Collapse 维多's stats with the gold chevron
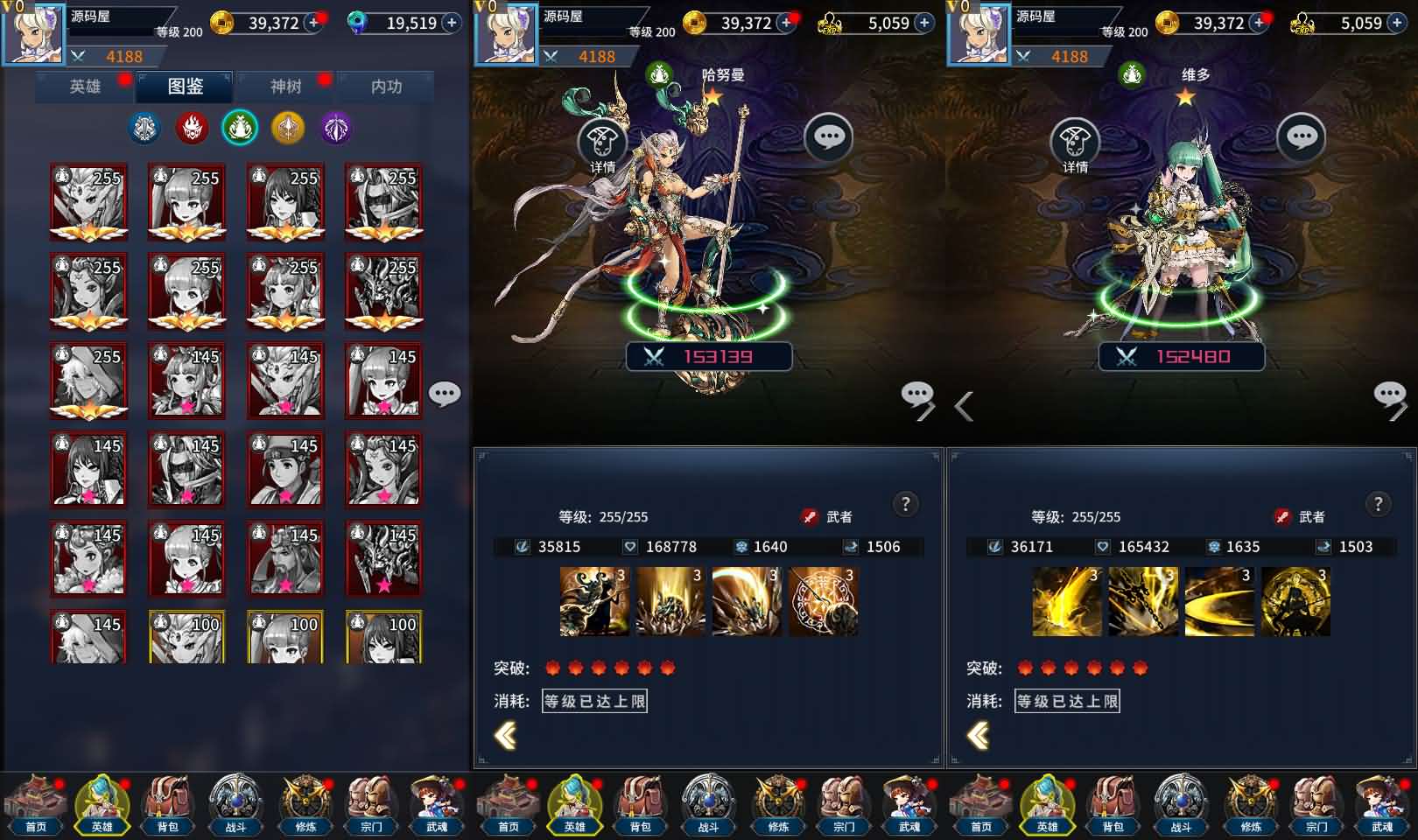This screenshot has width=1418, height=840. click(x=979, y=736)
